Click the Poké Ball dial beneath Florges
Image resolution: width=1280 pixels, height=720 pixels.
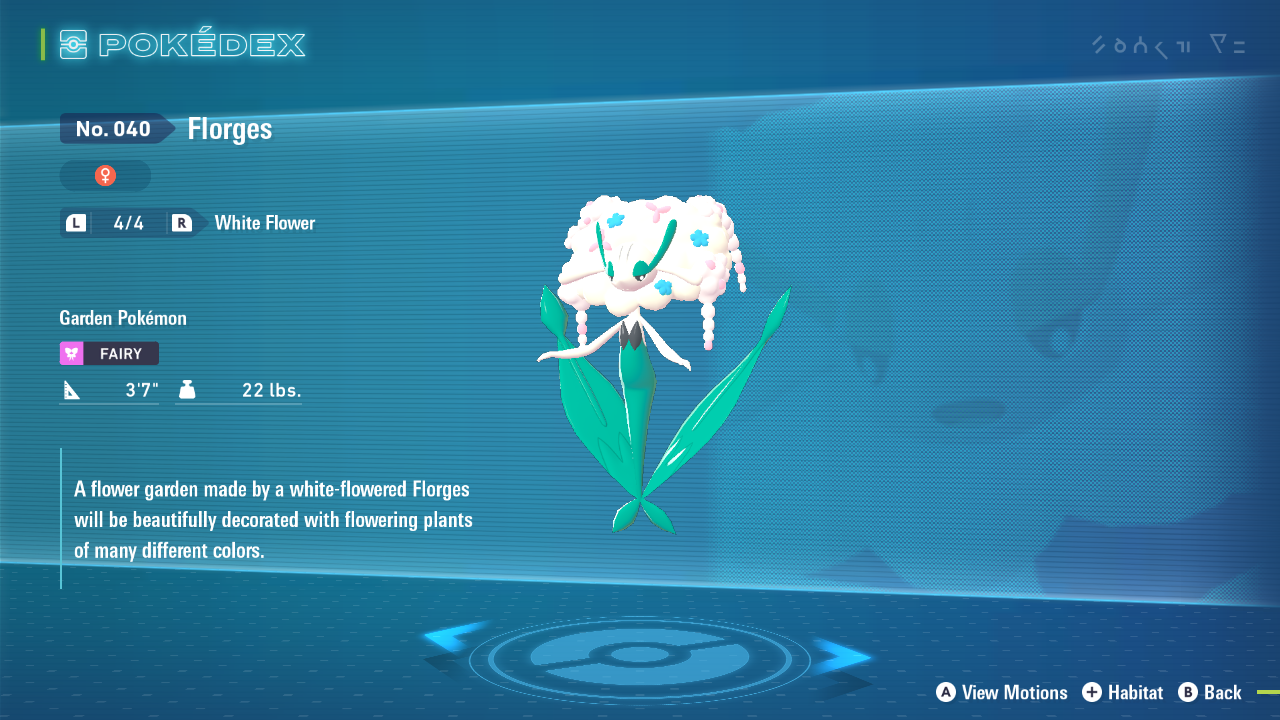[x=640, y=655]
